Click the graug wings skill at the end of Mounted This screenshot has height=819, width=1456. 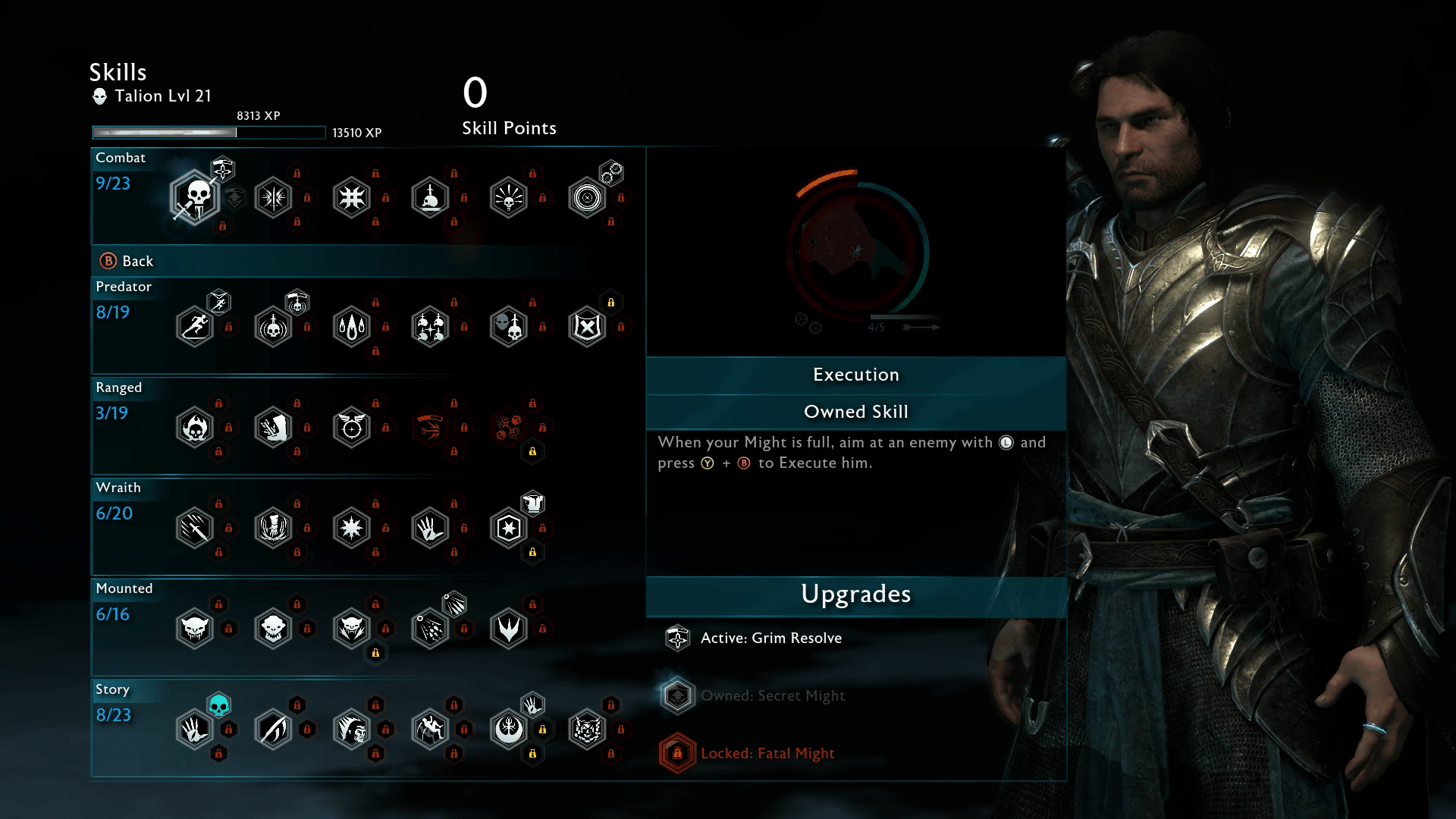click(508, 629)
